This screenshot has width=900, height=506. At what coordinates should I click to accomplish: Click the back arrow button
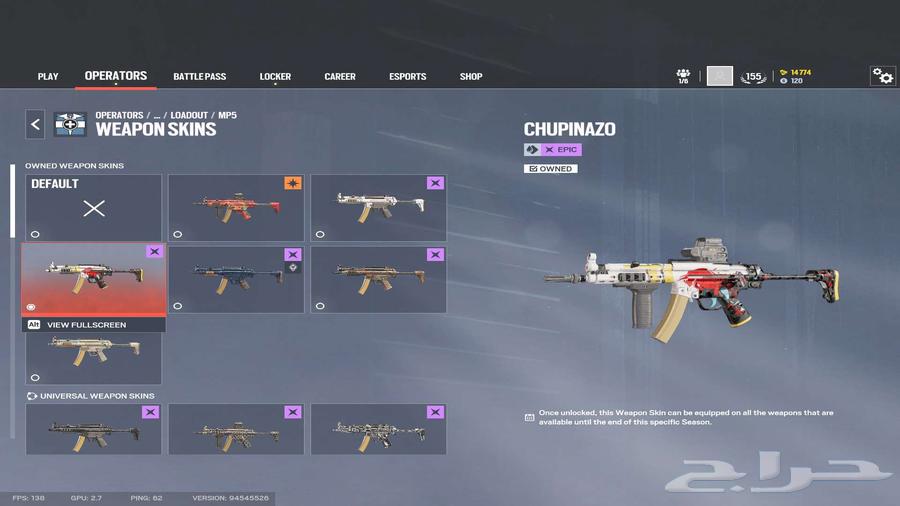(x=35, y=124)
